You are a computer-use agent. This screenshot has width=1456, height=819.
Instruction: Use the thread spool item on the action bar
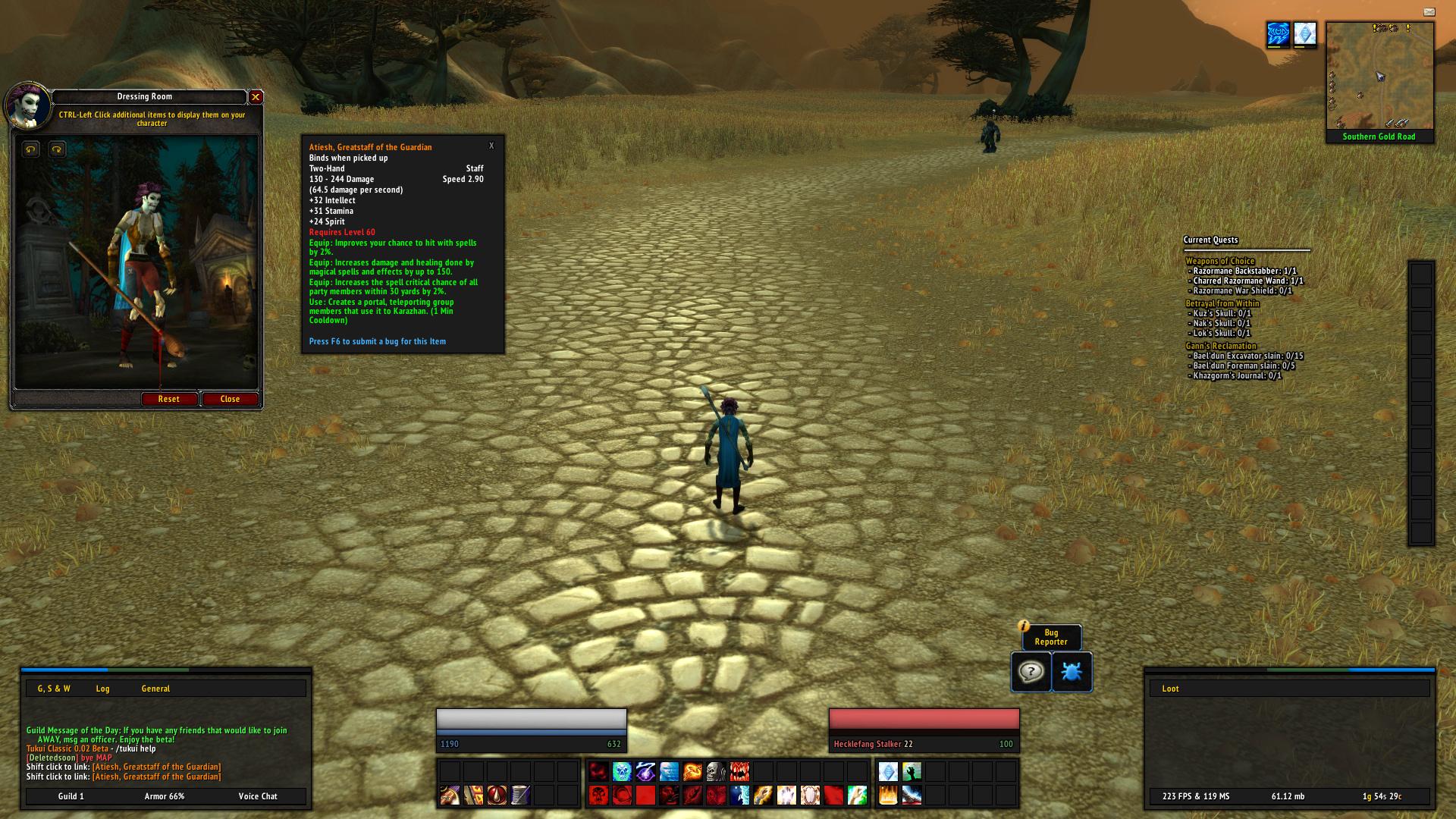pos(520,795)
